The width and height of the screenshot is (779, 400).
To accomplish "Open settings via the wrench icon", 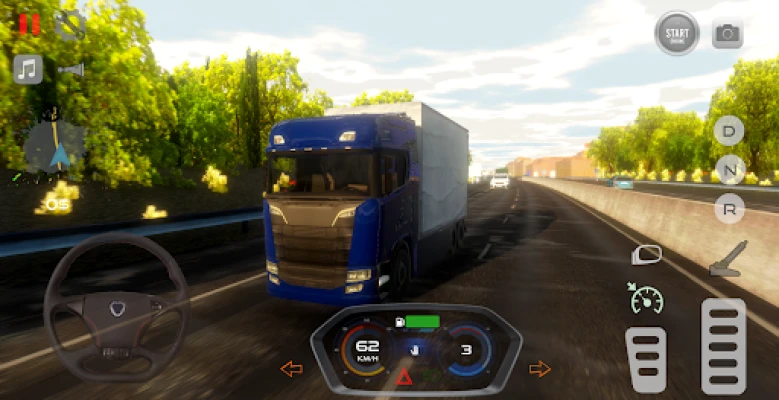I will point(70,25).
